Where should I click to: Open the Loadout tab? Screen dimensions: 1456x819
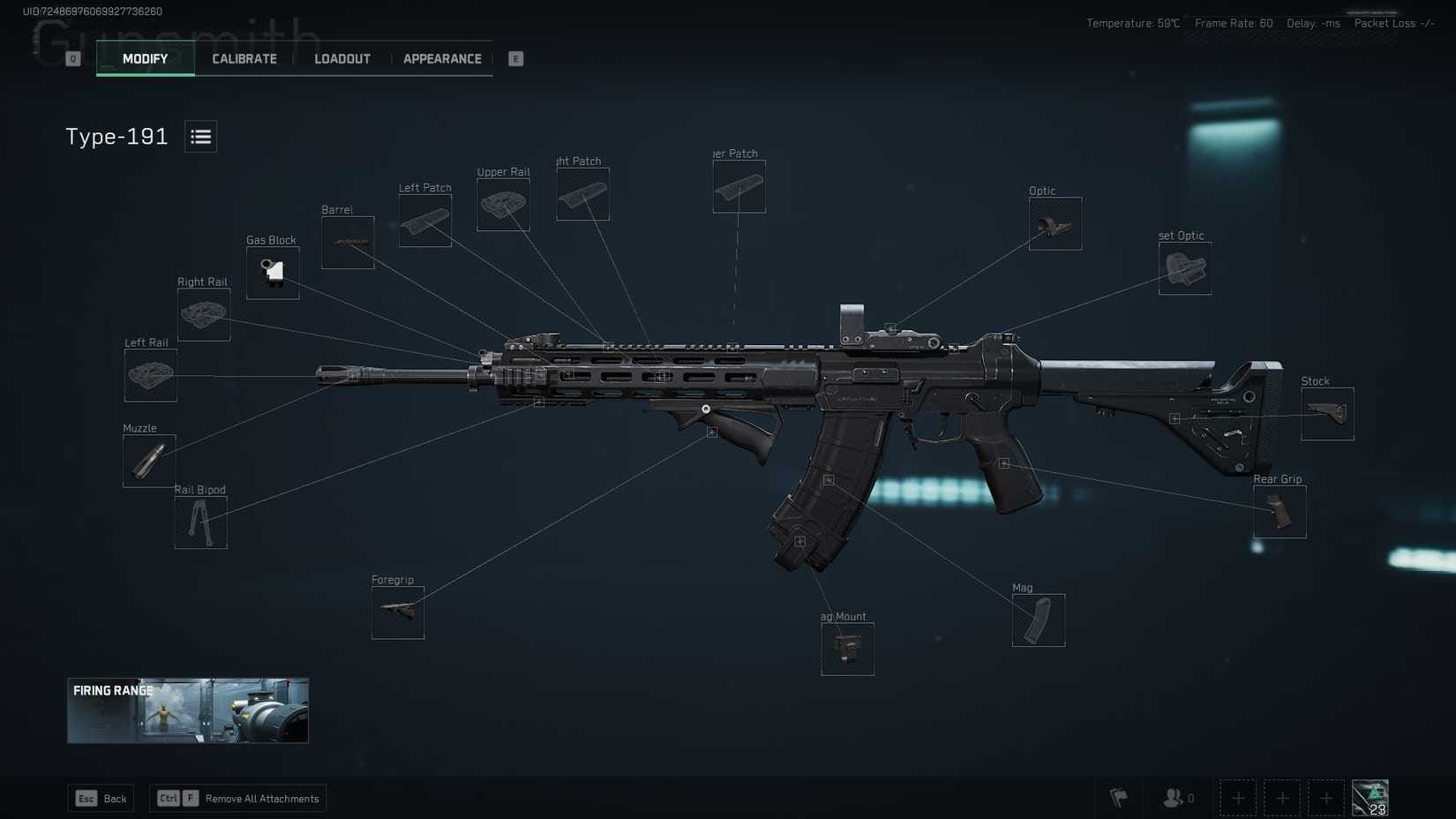342,59
